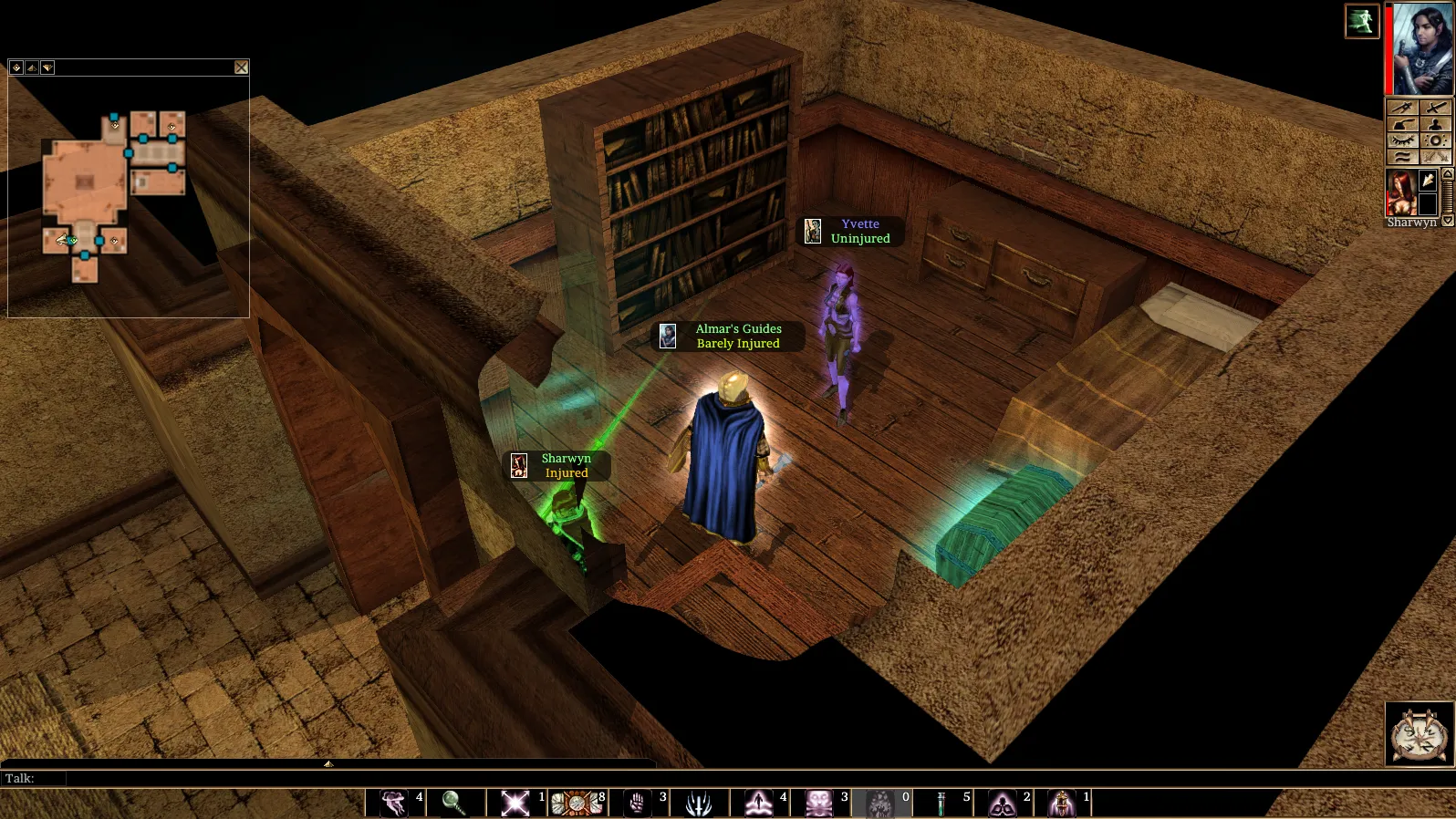
Task: Use the green potion vial hotbar slot
Action: (x=941, y=803)
